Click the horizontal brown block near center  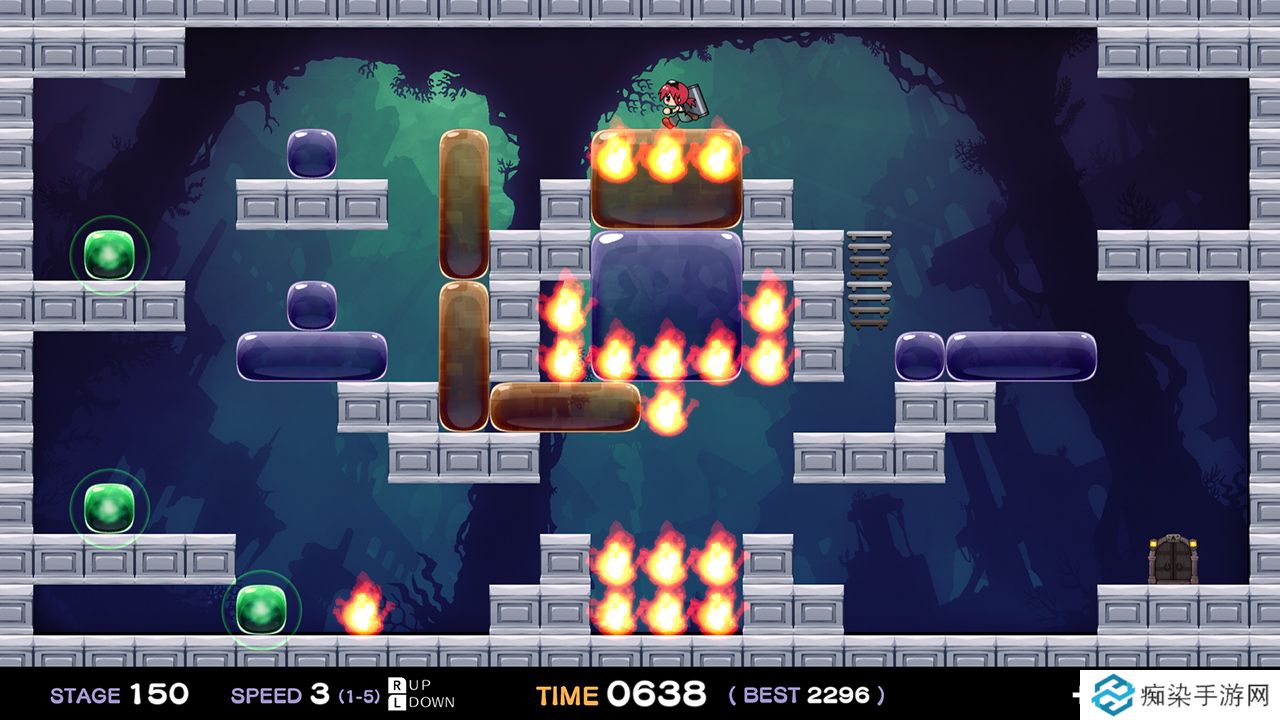[x=565, y=405]
